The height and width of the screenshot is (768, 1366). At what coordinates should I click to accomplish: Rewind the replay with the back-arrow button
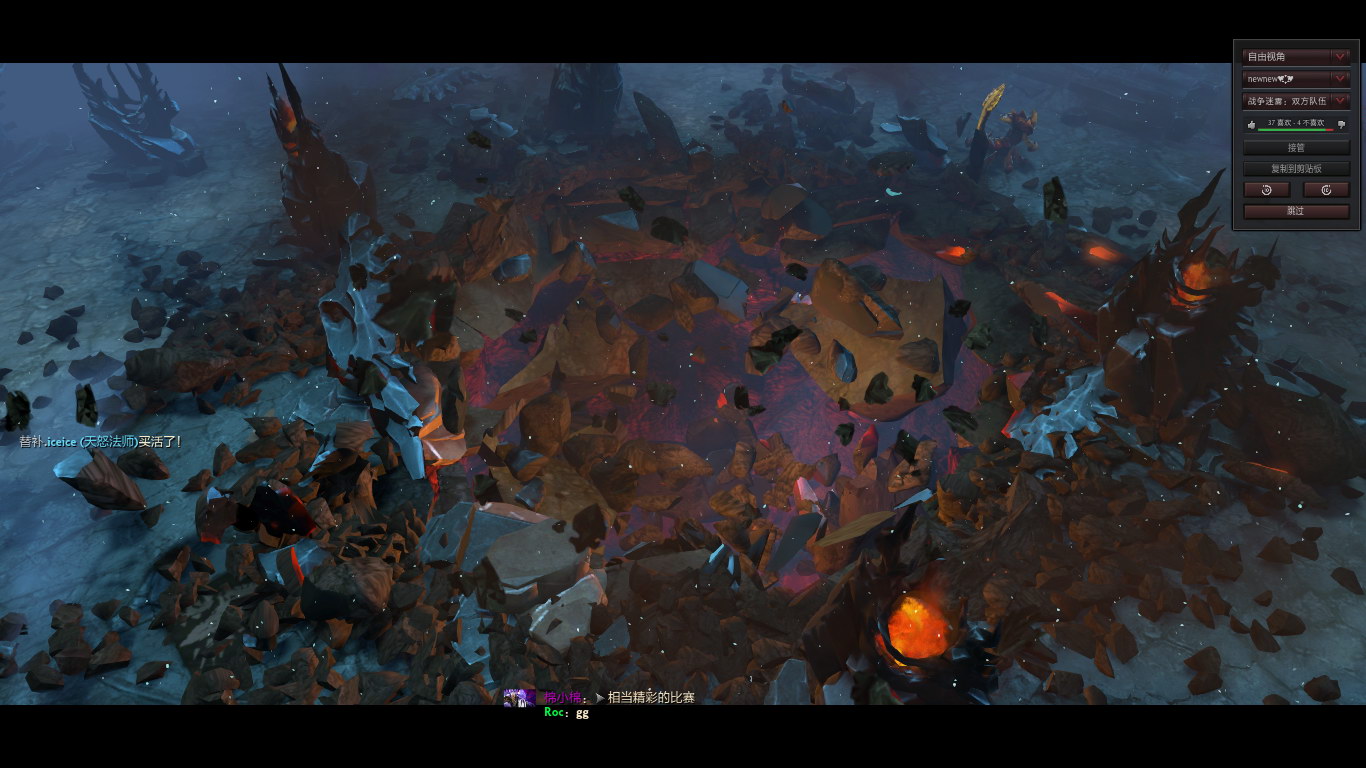pyautogui.click(x=1267, y=190)
